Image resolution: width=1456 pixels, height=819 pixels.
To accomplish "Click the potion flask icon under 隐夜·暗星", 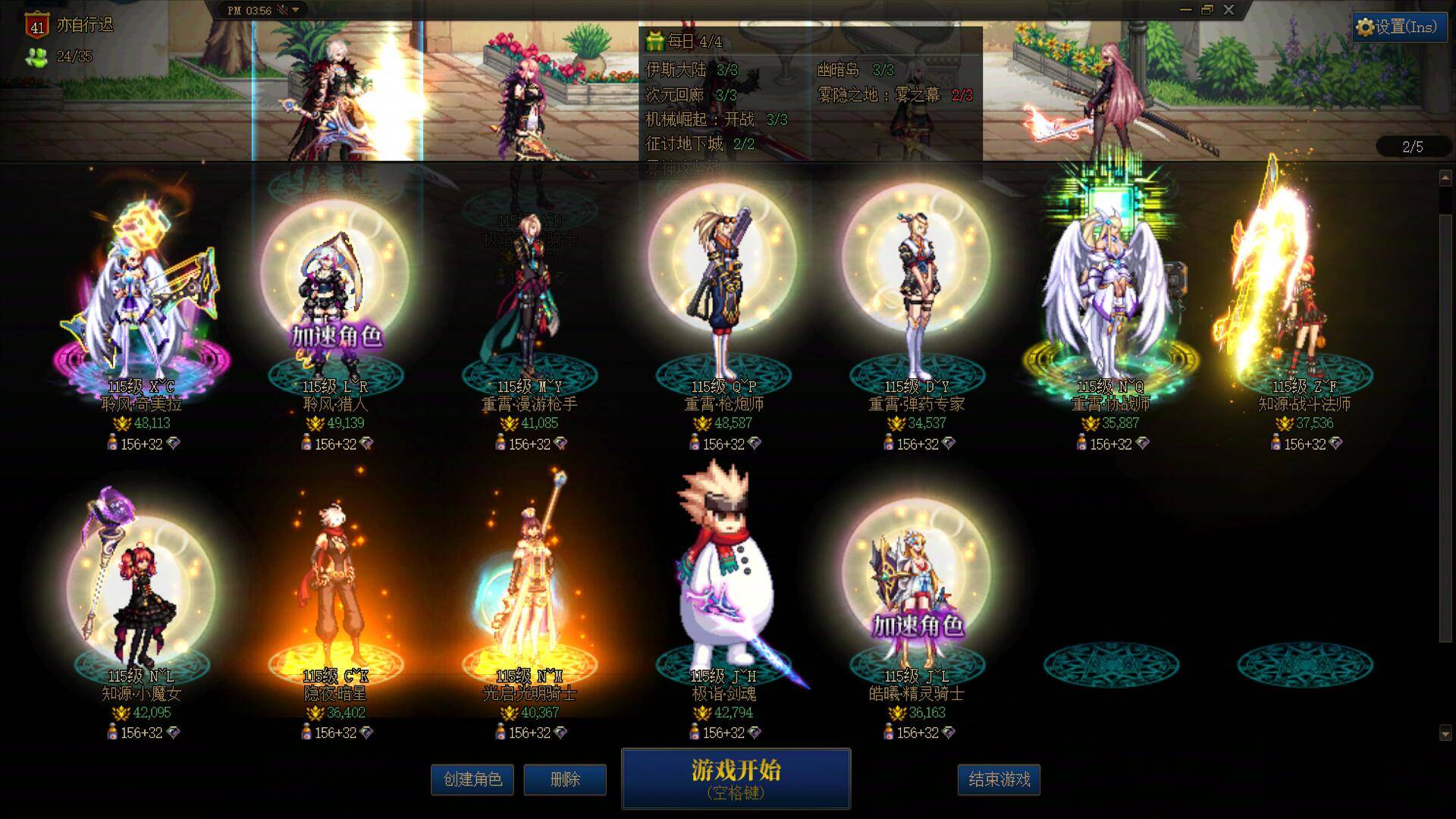I will click(306, 732).
